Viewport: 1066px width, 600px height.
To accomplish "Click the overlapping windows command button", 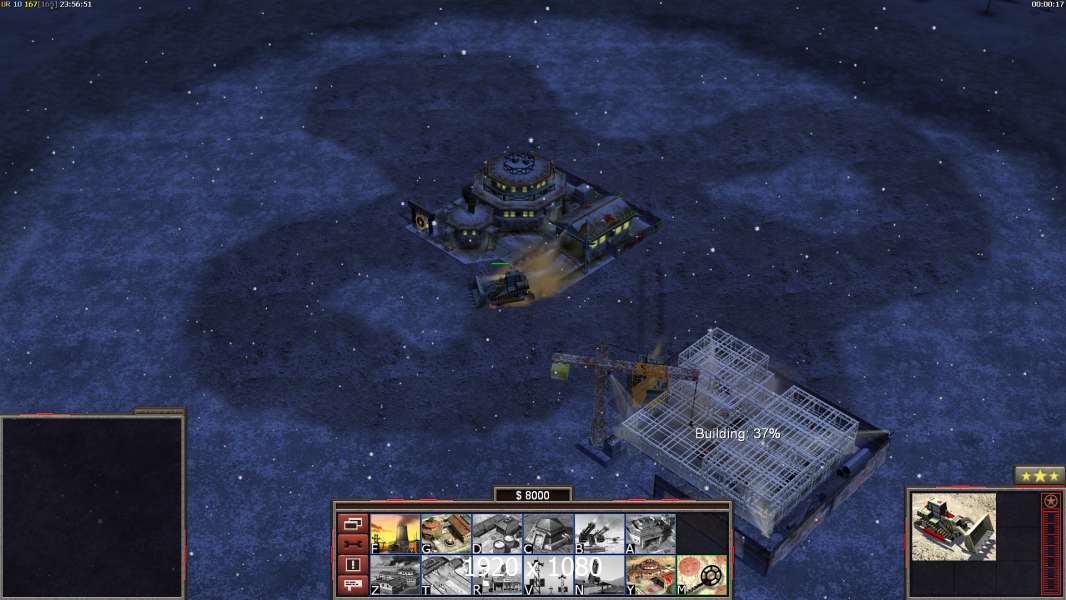I will (351, 523).
